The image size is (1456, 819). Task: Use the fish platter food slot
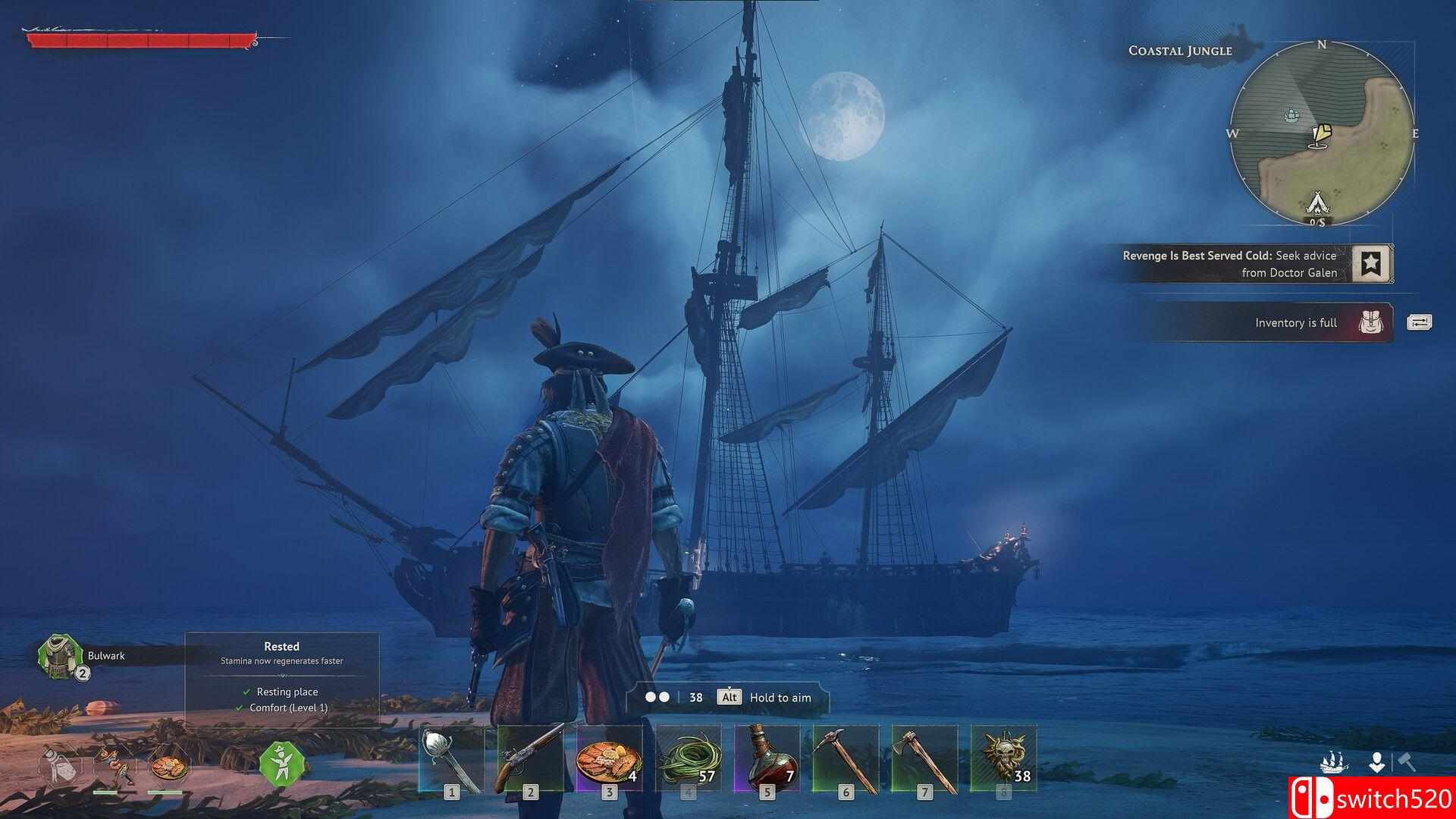point(609,760)
